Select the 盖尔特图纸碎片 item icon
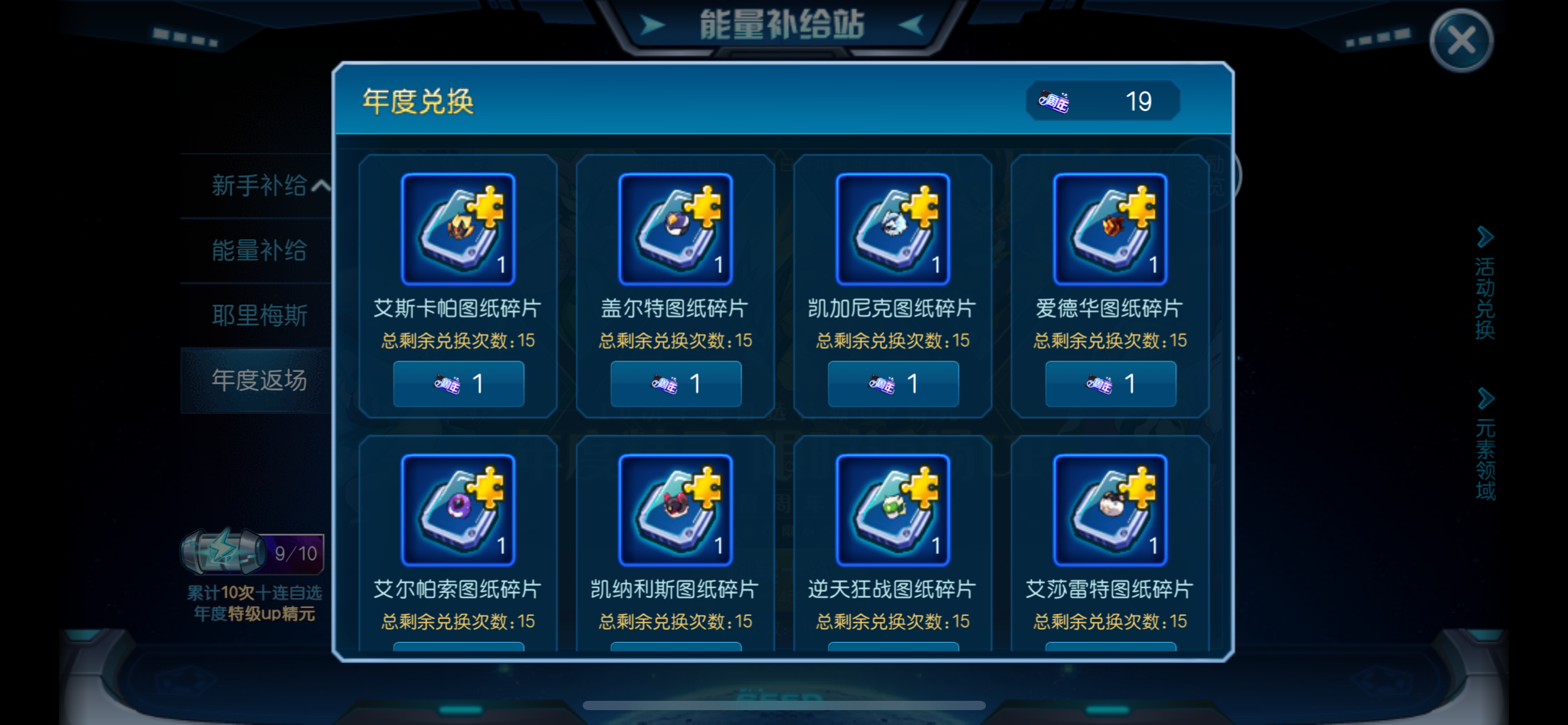Screen dimensions: 1568x725 pos(675,229)
